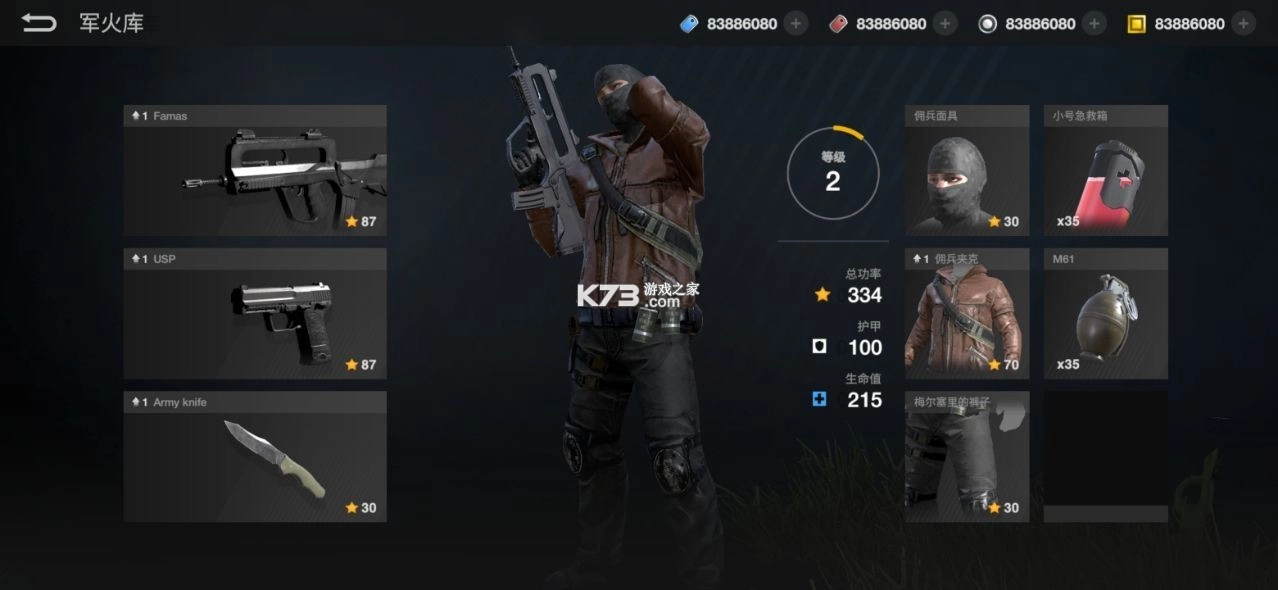Add blue ticket currency with plus button
Screen dimensions: 1278x590
coord(796,24)
